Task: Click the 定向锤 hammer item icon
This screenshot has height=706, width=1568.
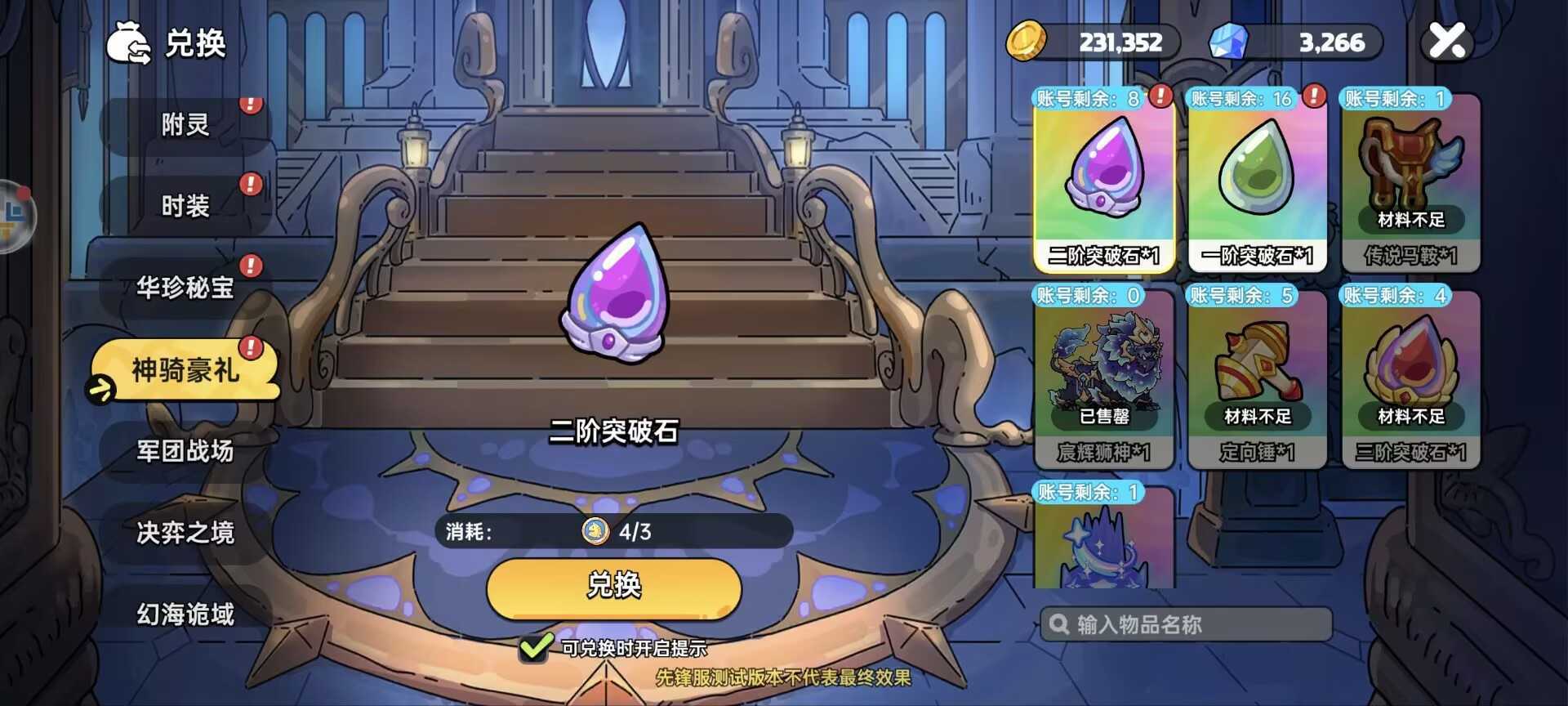Action: [x=1258, y=364]
